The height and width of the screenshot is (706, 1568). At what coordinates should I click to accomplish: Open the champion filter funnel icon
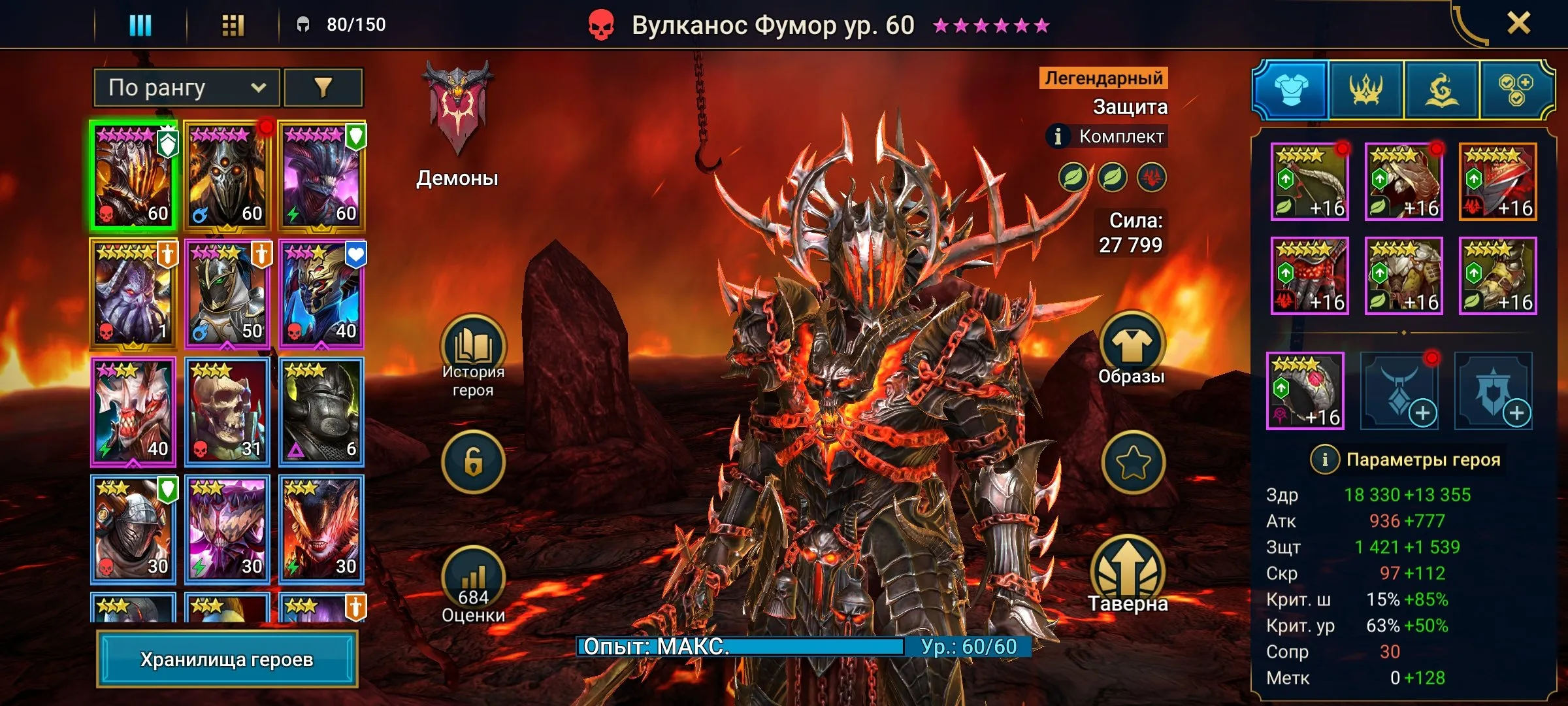pyautogui.click(x=322, y=86)
